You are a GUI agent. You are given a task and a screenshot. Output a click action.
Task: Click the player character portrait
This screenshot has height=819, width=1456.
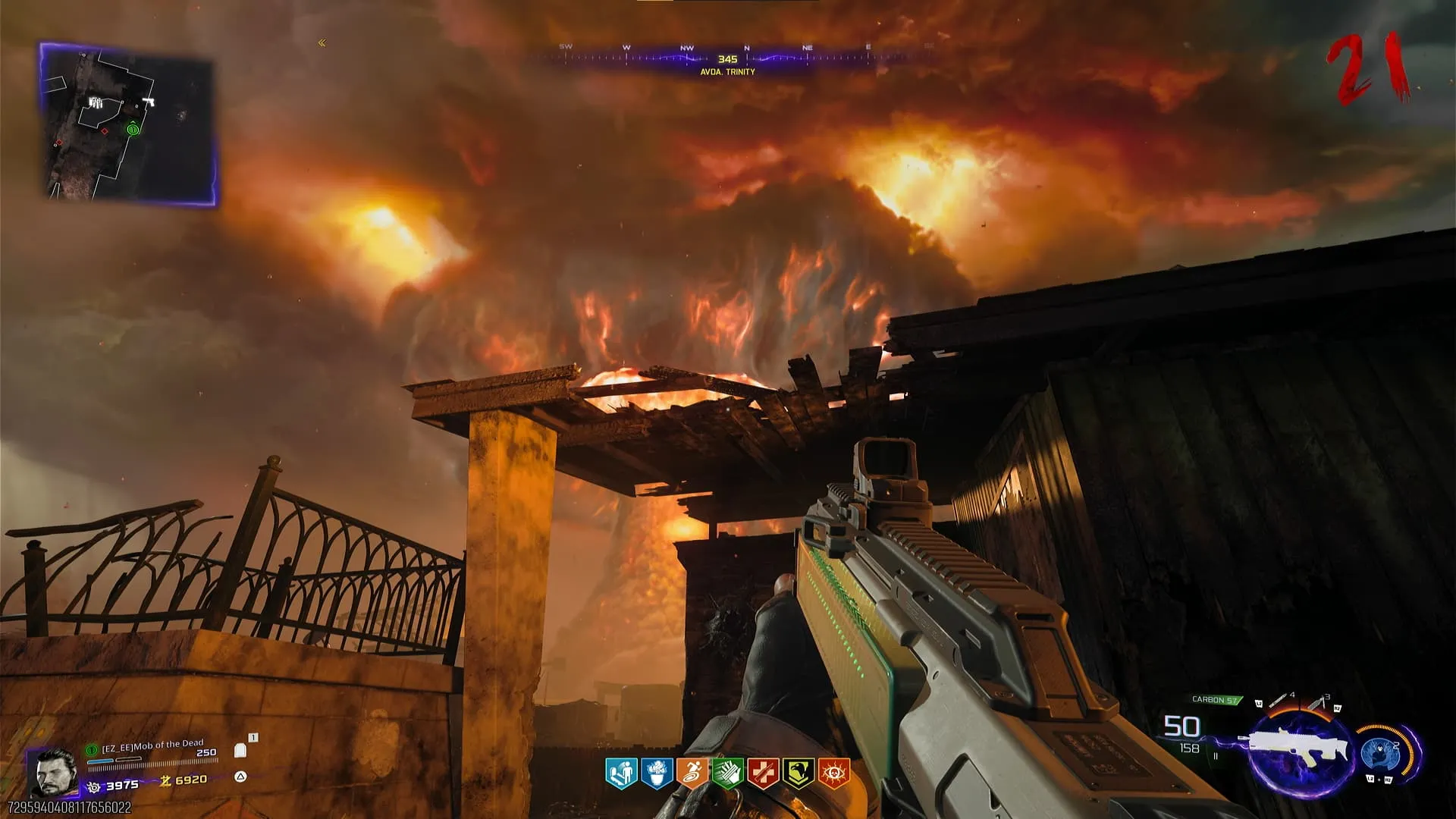55,772
